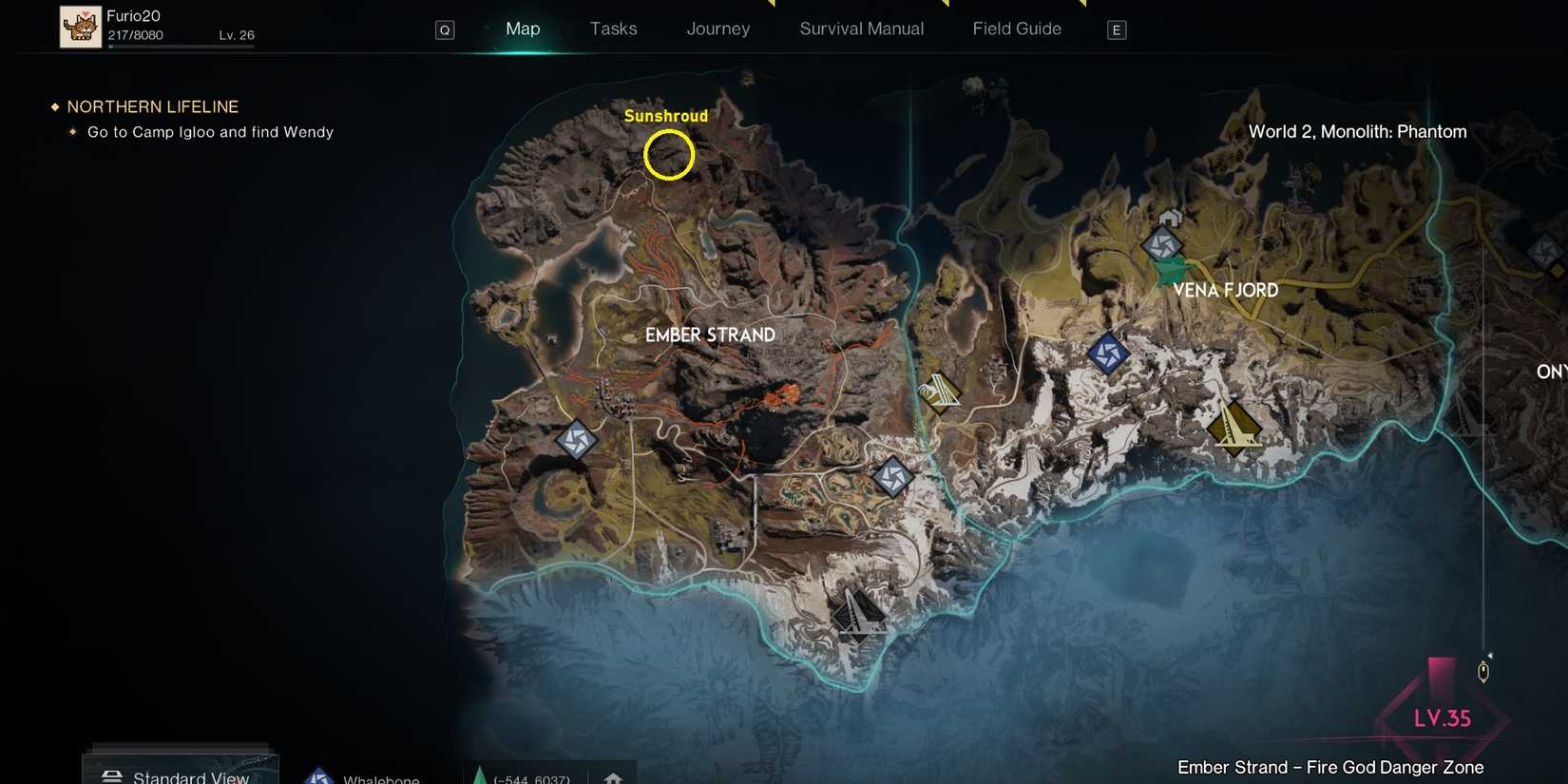The height and width of the screenshot is (784, 1568).
Task: Open the tent camp icon east of Ember Strand
Action: tap(940, 390)
